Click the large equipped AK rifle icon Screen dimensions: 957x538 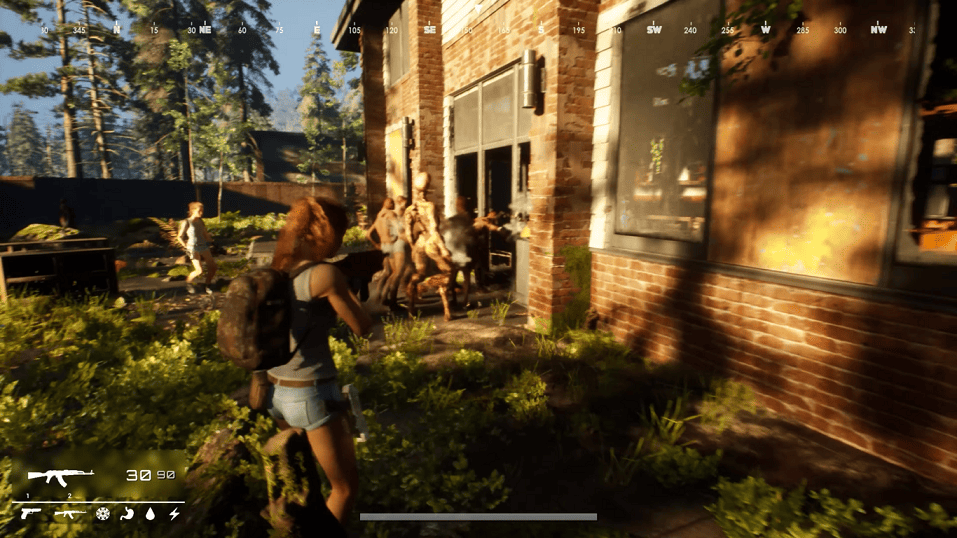click(x=60, y=475)
